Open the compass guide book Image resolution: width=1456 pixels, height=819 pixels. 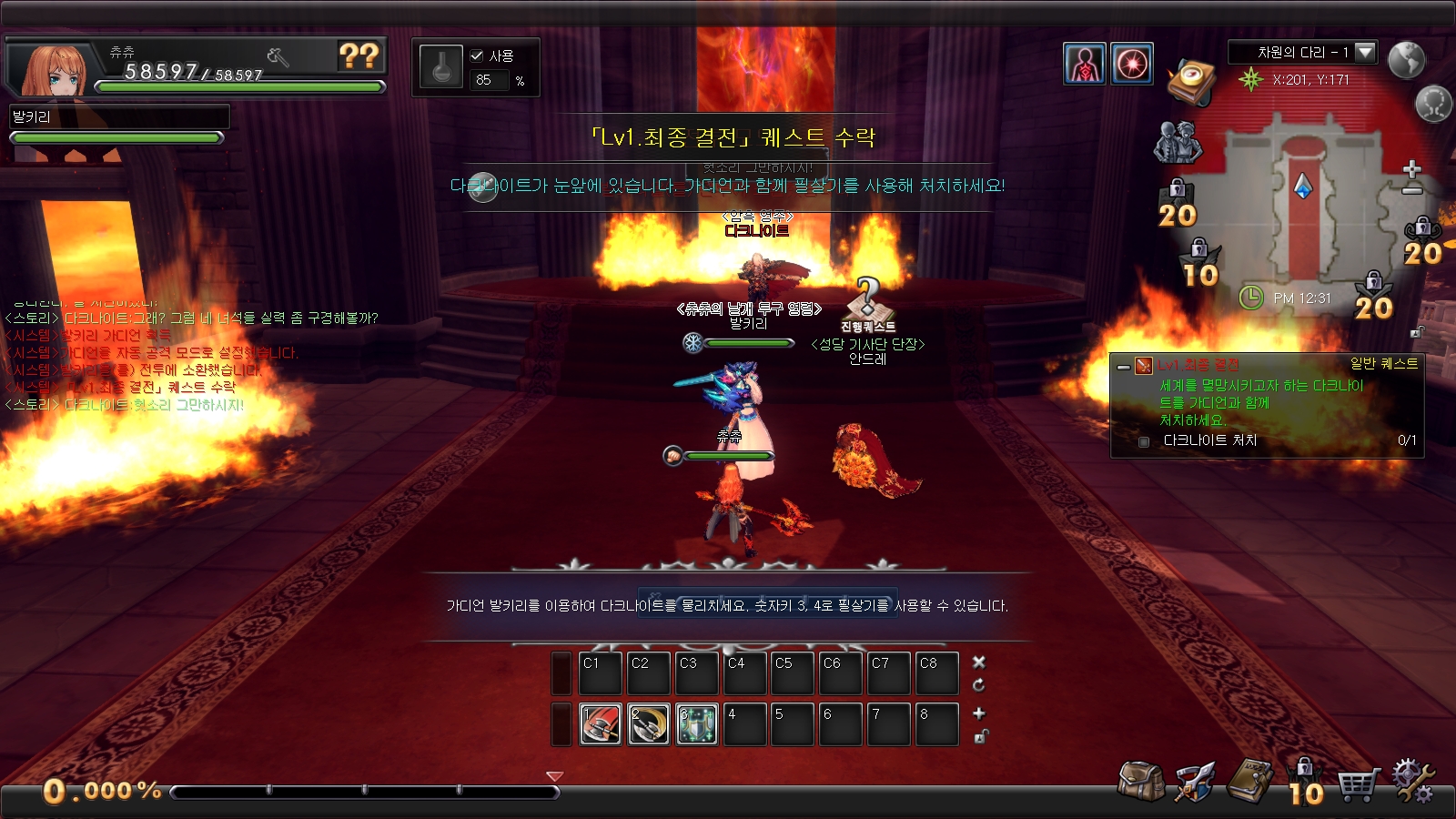coord(1191,82)
